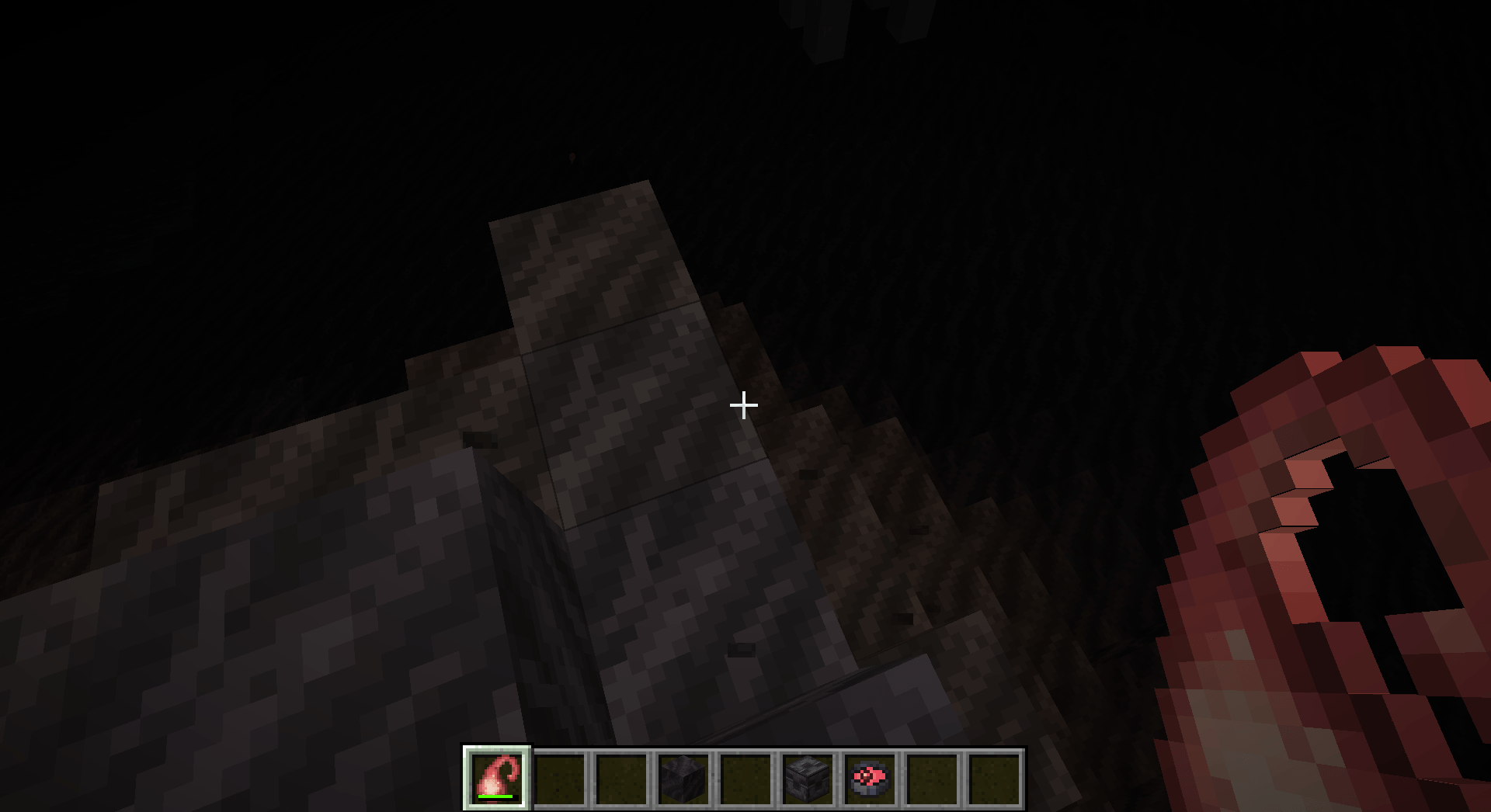Click the crosshair in the screen center

tap(743, 404)
